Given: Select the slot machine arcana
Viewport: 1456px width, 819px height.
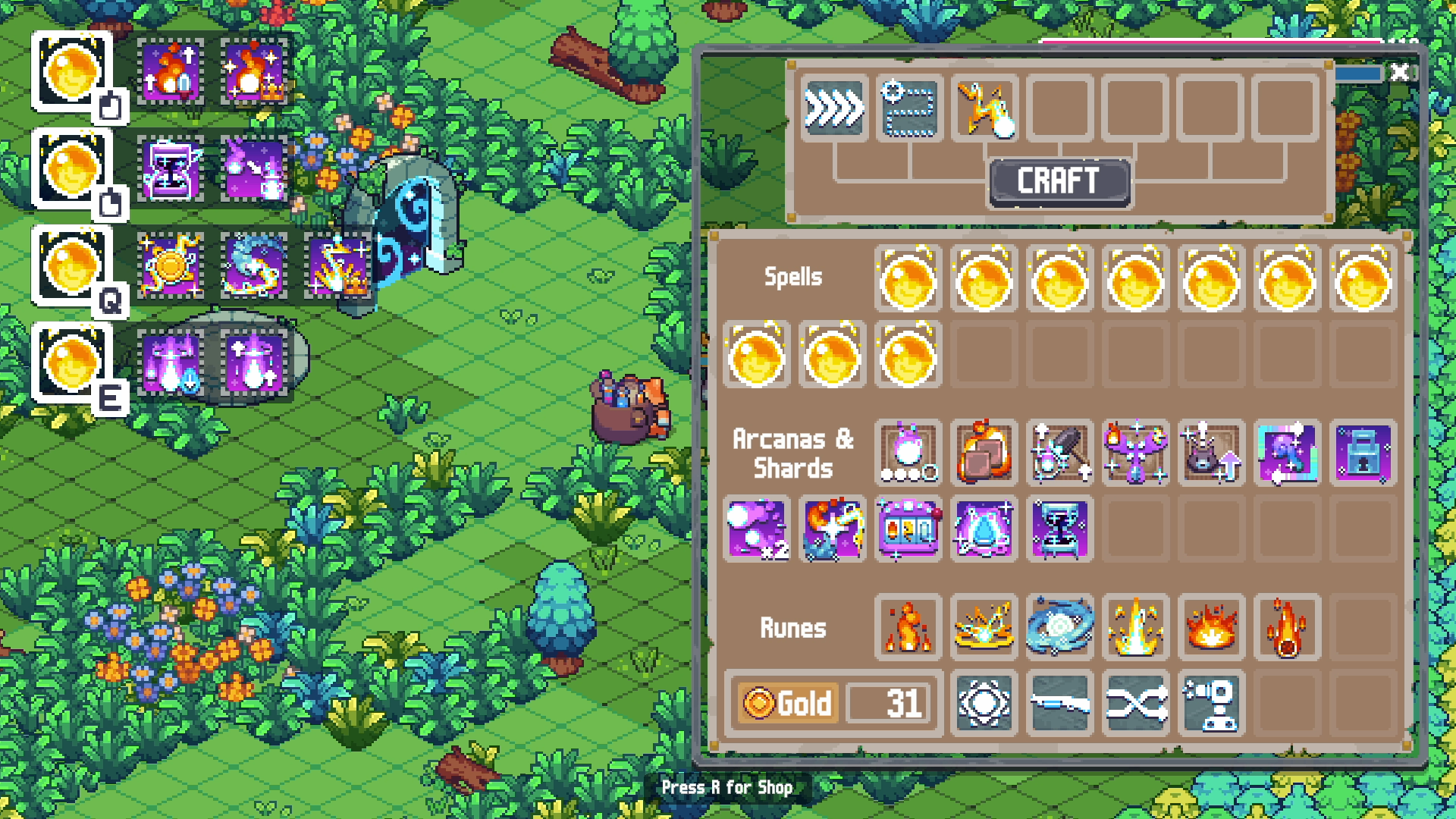Looking at the screenshot, I should click(x=908, y=529).
